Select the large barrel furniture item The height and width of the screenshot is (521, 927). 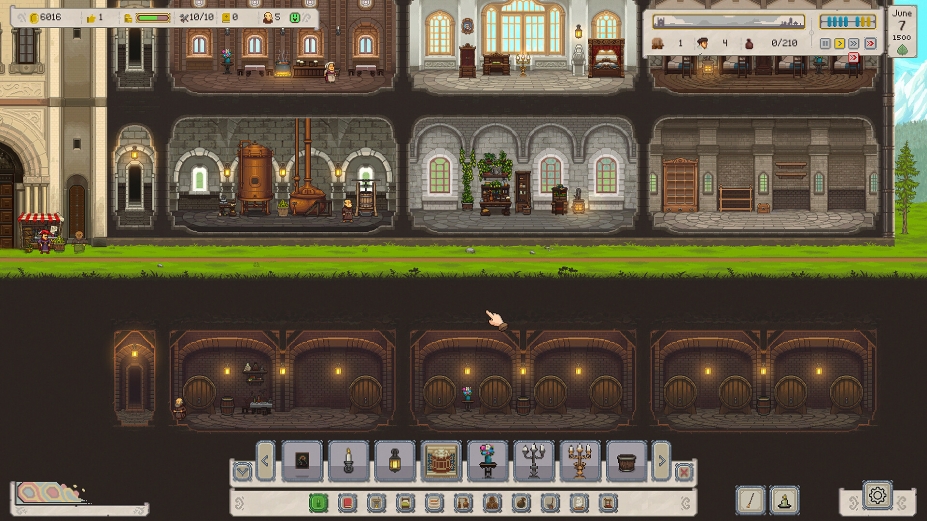click(x=441, y=461)
